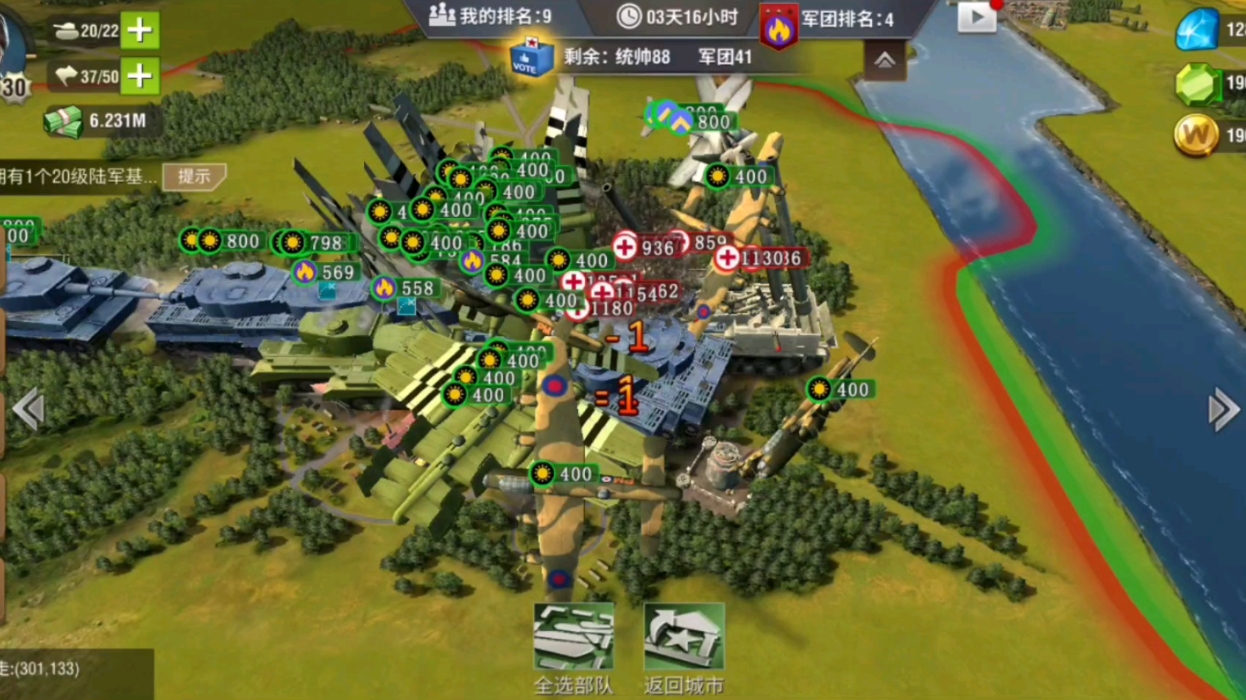This screenshot has width=1246, height=700.
Task: Open the 提示 hint button
Action: point(194,177)
